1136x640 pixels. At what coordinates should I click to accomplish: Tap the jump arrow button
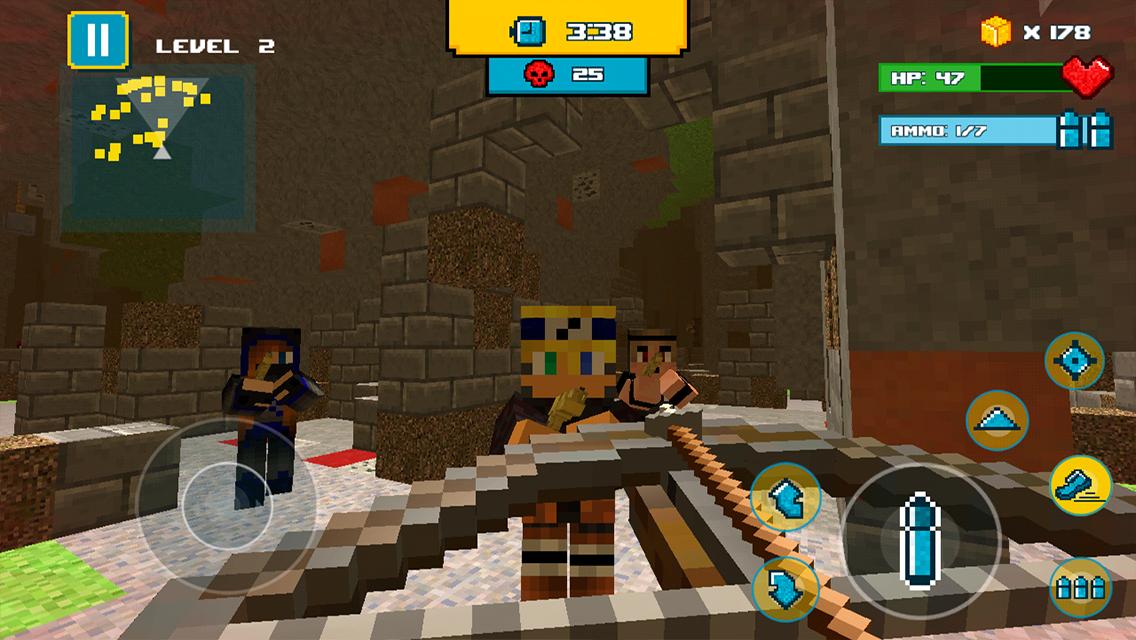point(997,420)
